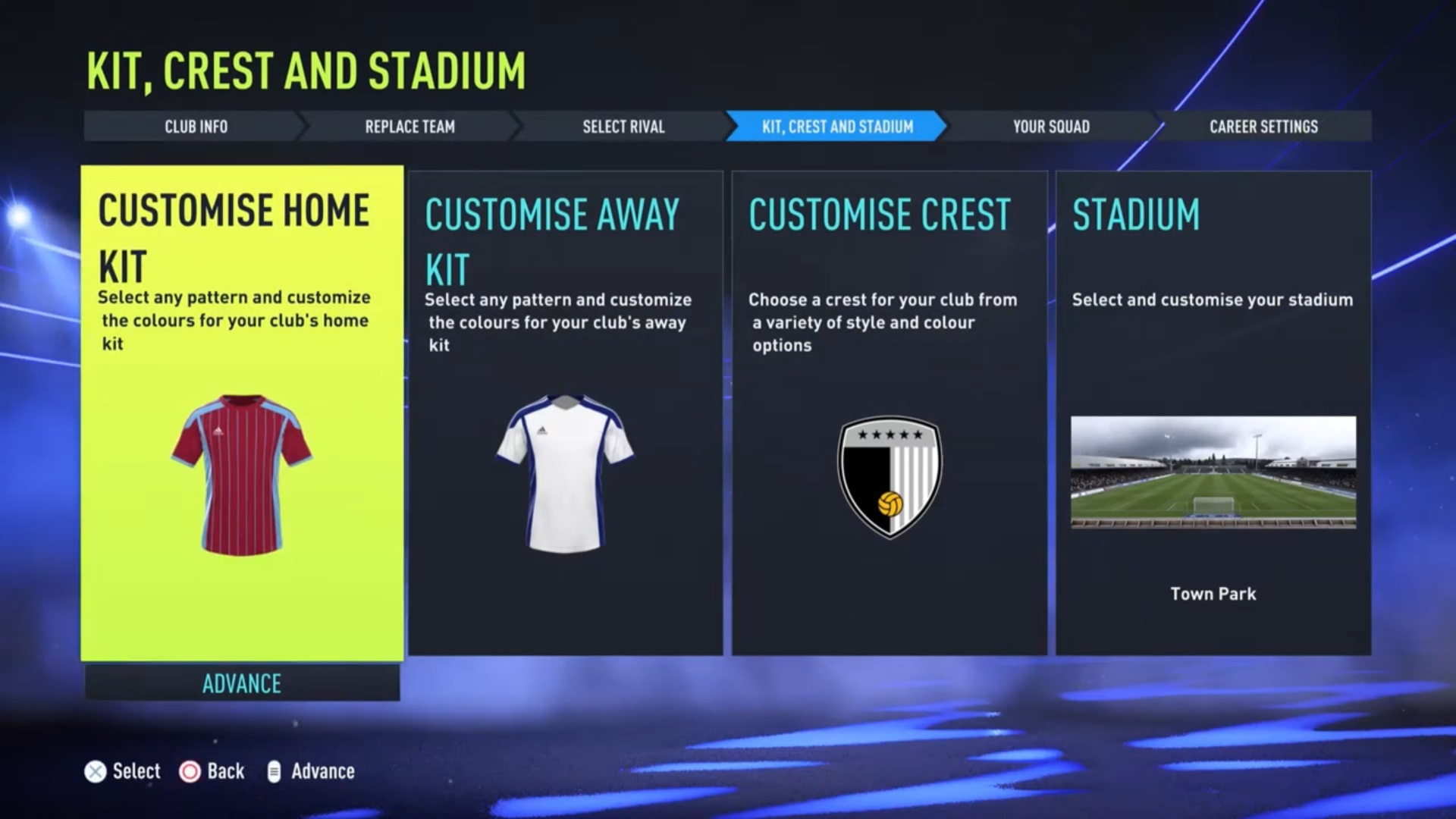Click the red striped home shirt preview
This screenshot has width=1456, height=819.
click(x=241, y=475)
